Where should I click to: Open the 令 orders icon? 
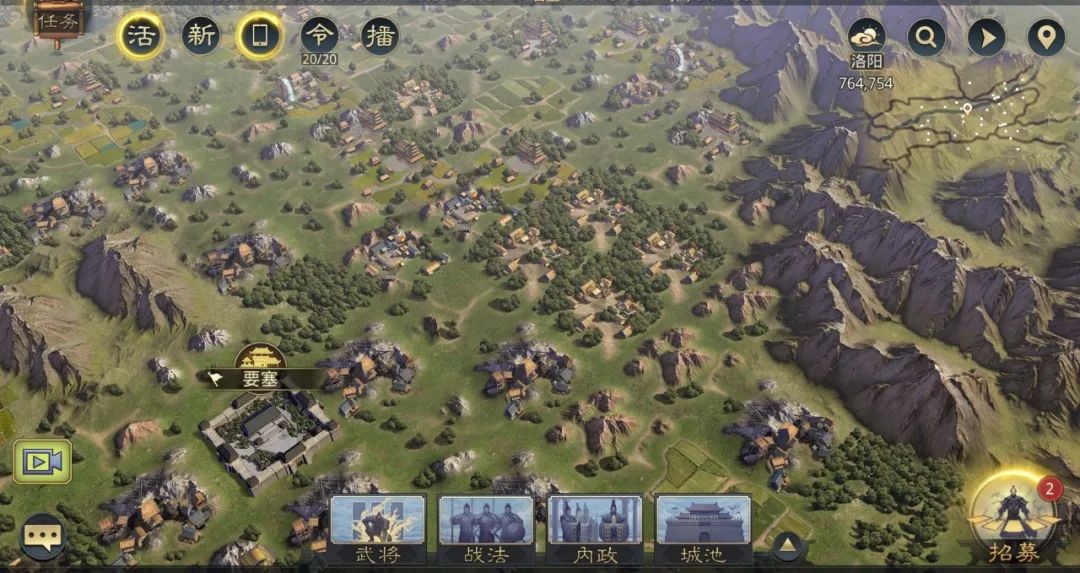click(x=320, y=37)
